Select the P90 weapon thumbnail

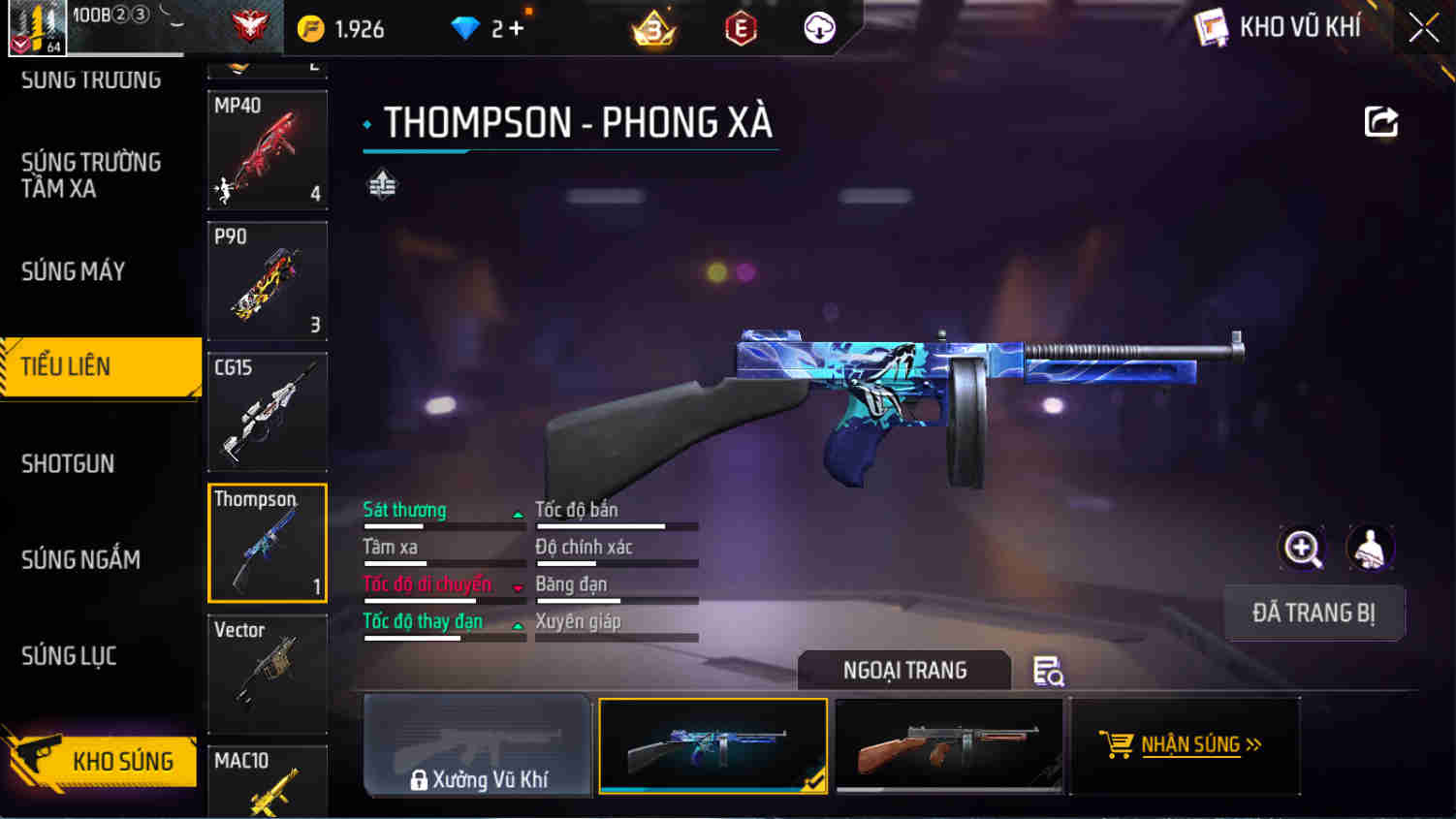(267, 281)
